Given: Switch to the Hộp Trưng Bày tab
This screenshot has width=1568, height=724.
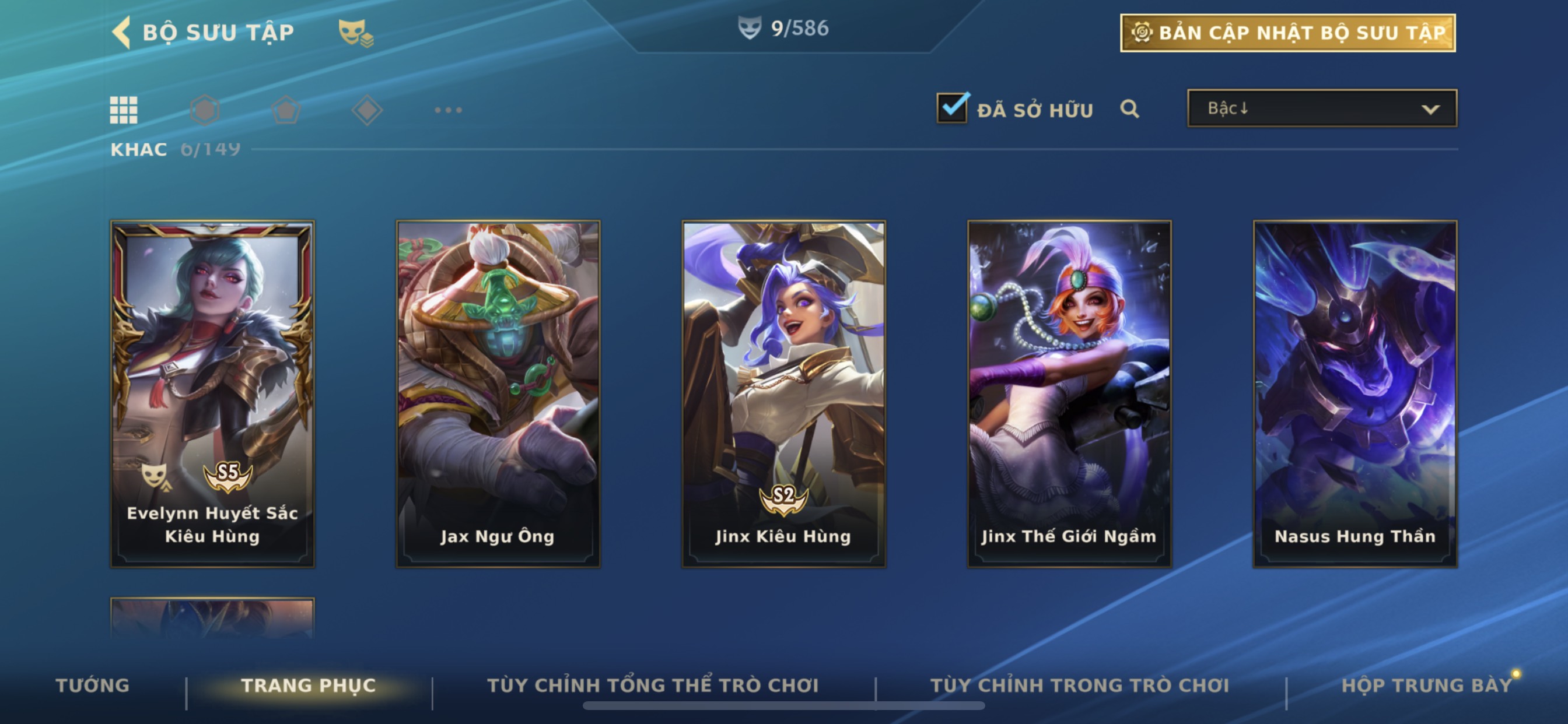Looking at the screenshot, I should [x=1426, y=685].
